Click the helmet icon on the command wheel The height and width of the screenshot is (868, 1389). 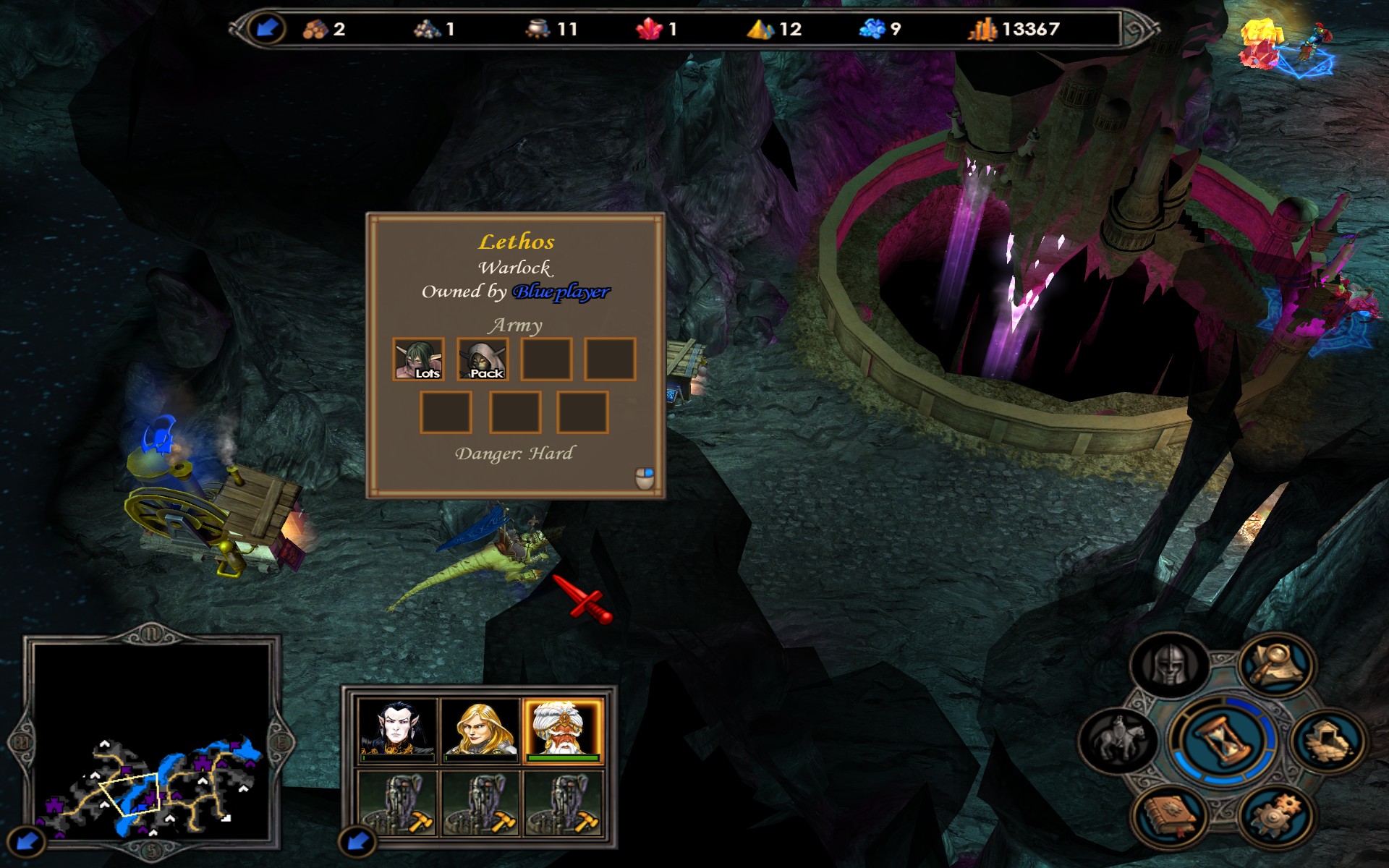point(1169,664)
